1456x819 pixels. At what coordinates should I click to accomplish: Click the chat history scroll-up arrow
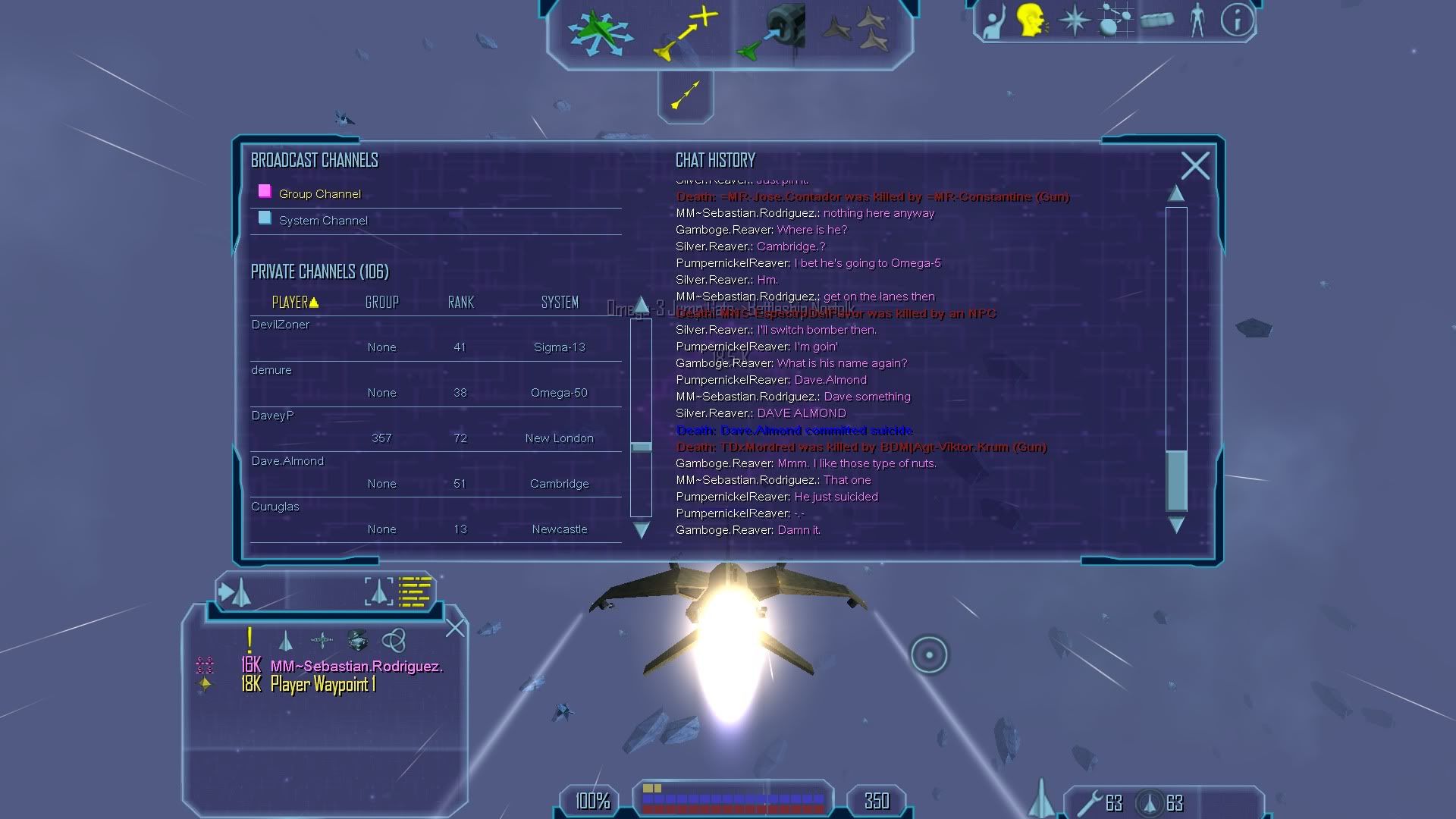tap(1176, 194)
